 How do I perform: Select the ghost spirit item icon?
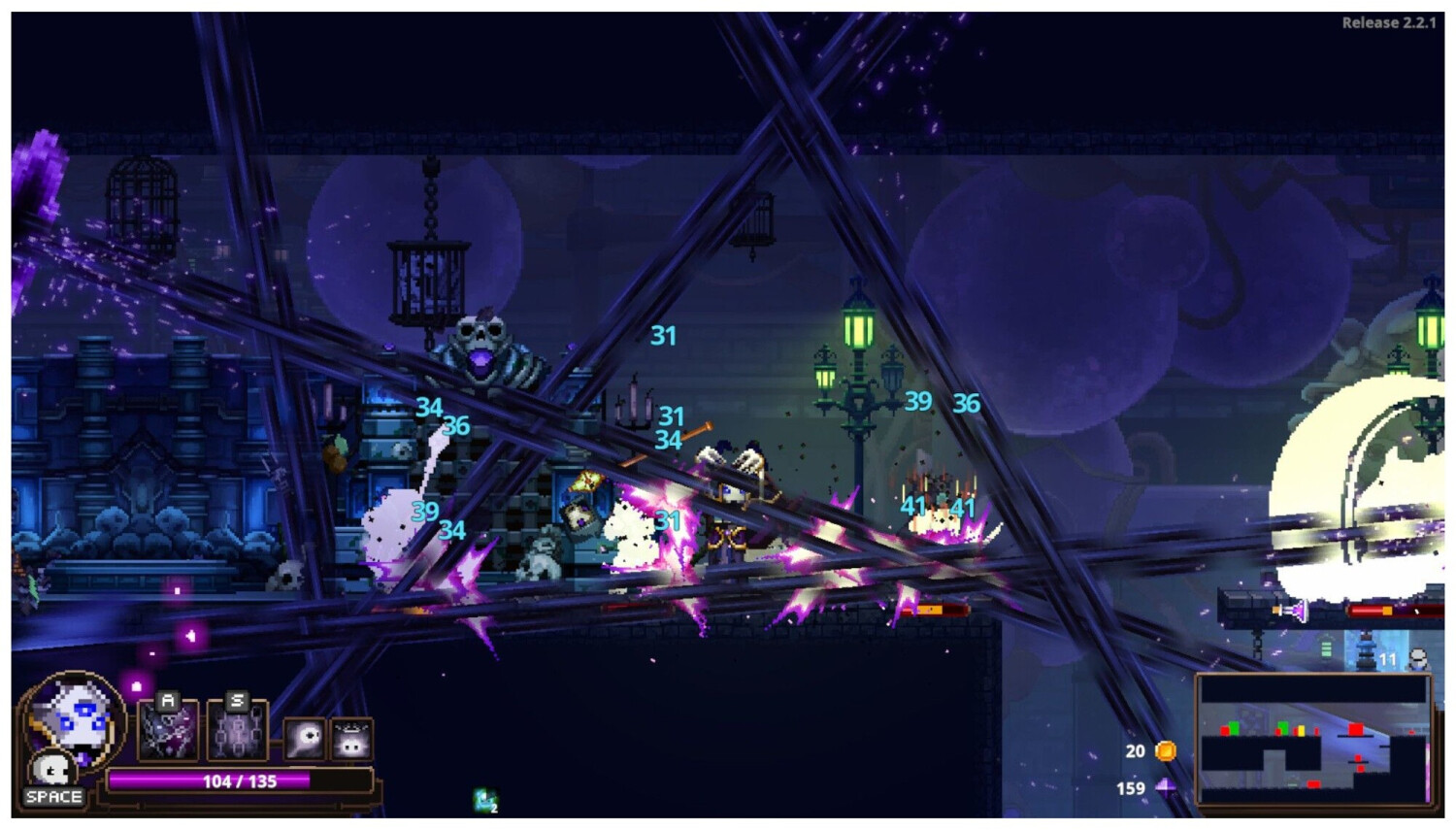point(305,739)
